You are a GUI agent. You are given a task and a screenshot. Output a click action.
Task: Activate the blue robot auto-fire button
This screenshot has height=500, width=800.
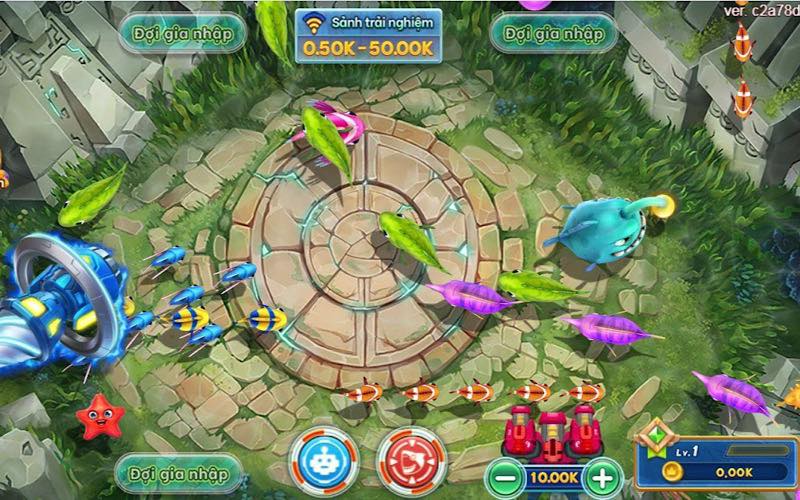coord(323,460)
